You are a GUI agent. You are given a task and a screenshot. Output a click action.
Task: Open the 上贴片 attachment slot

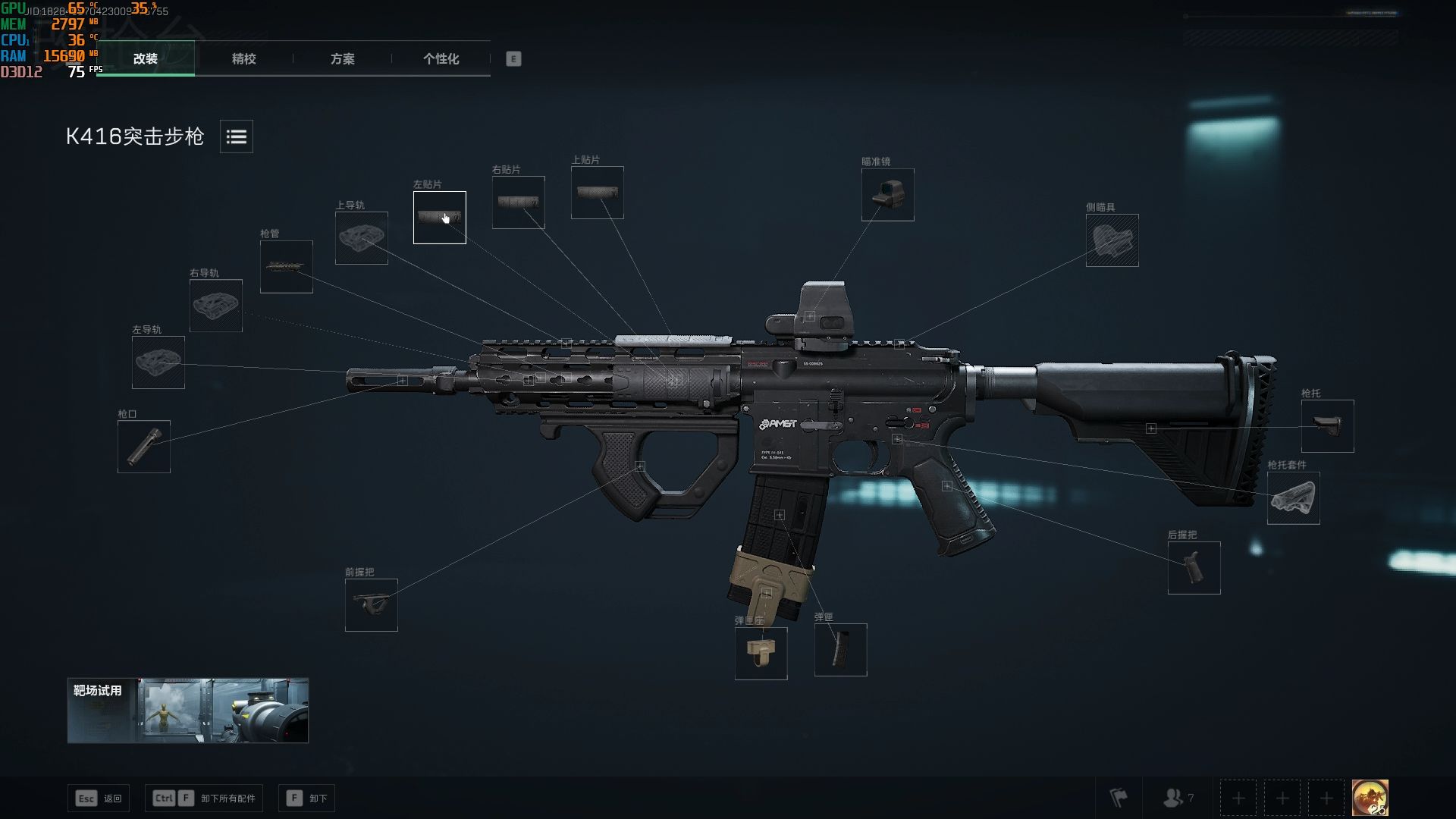pyautogui.click(x=597, y=193)
